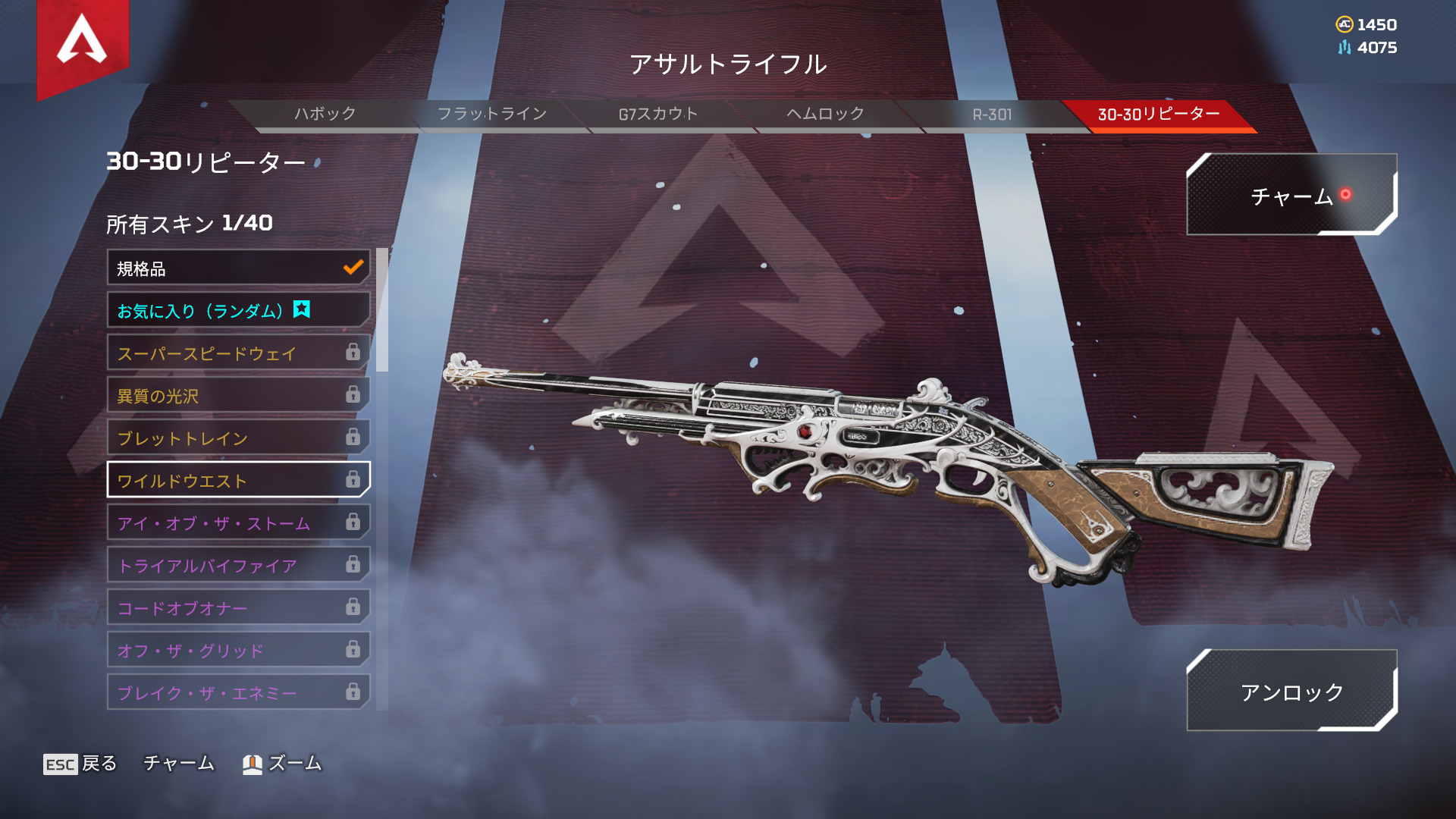Preview ブレイク・ザ・エネミー skin
This screenshot has width=1456, height=819.
[238, 692]
